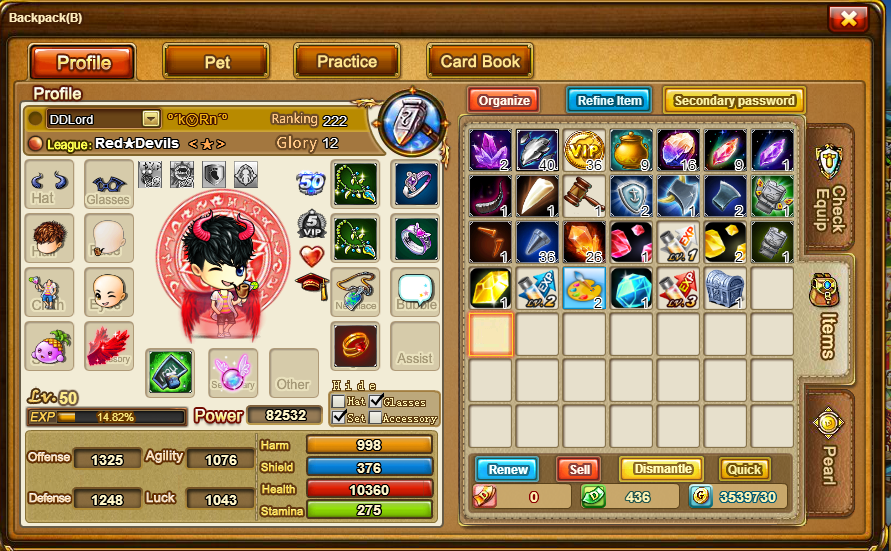Activate the Dismantle button

pos(661,469)
